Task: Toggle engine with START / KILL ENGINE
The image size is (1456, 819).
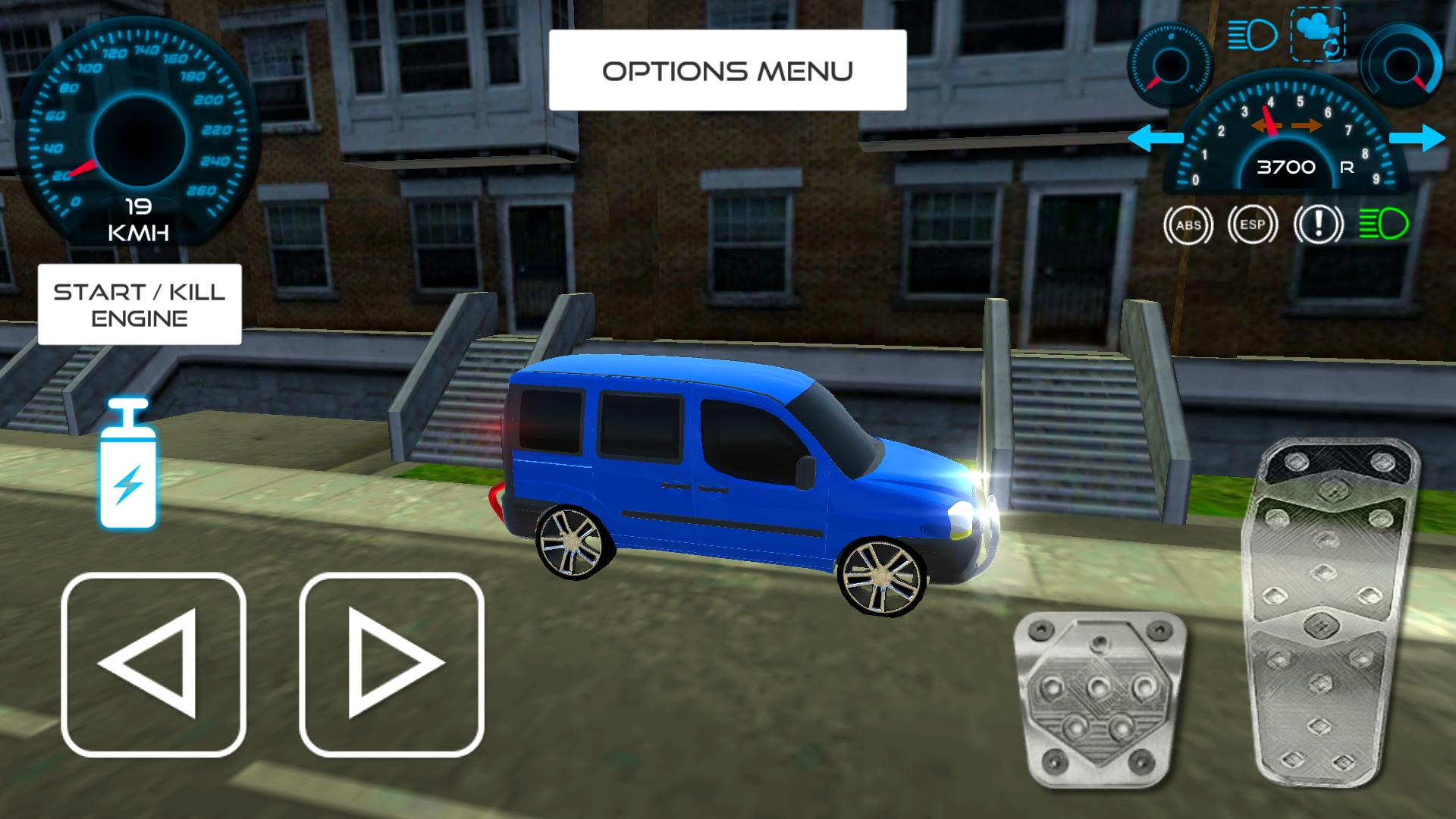Action: [139, 305]
